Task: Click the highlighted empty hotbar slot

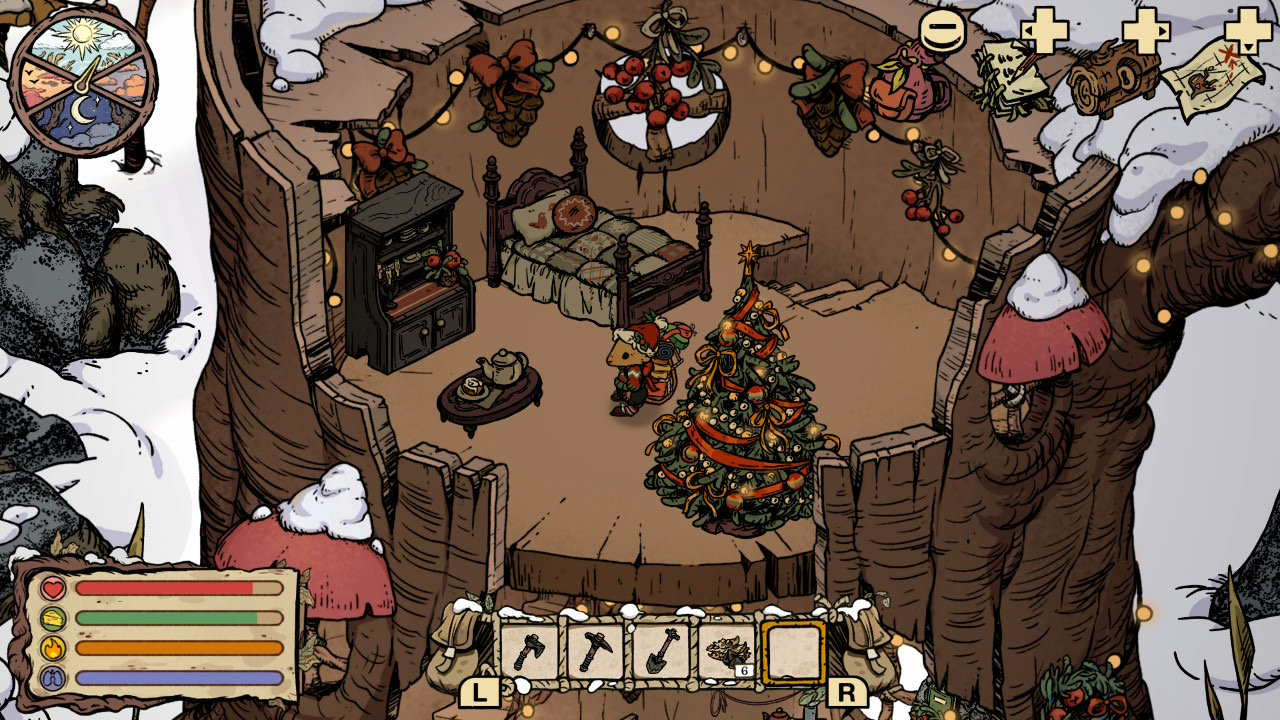Action: (793, 653)
